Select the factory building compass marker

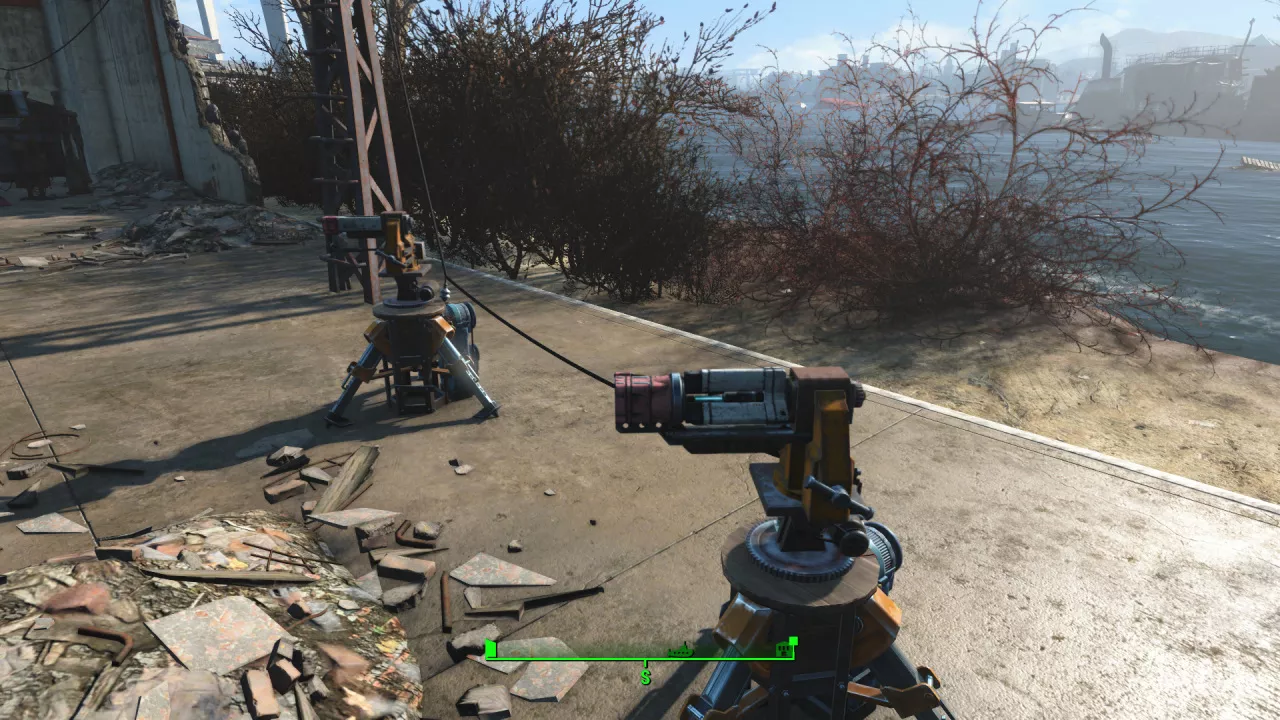786,651
